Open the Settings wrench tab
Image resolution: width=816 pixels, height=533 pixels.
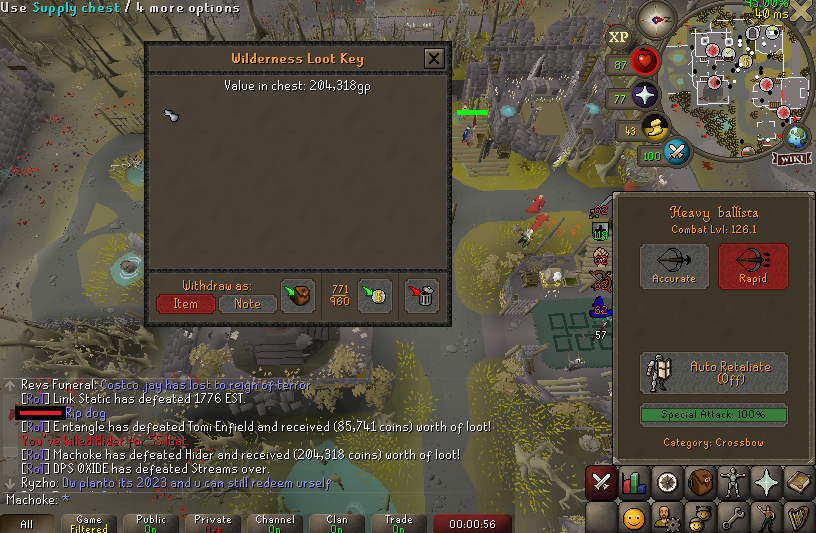coord(732,517)
